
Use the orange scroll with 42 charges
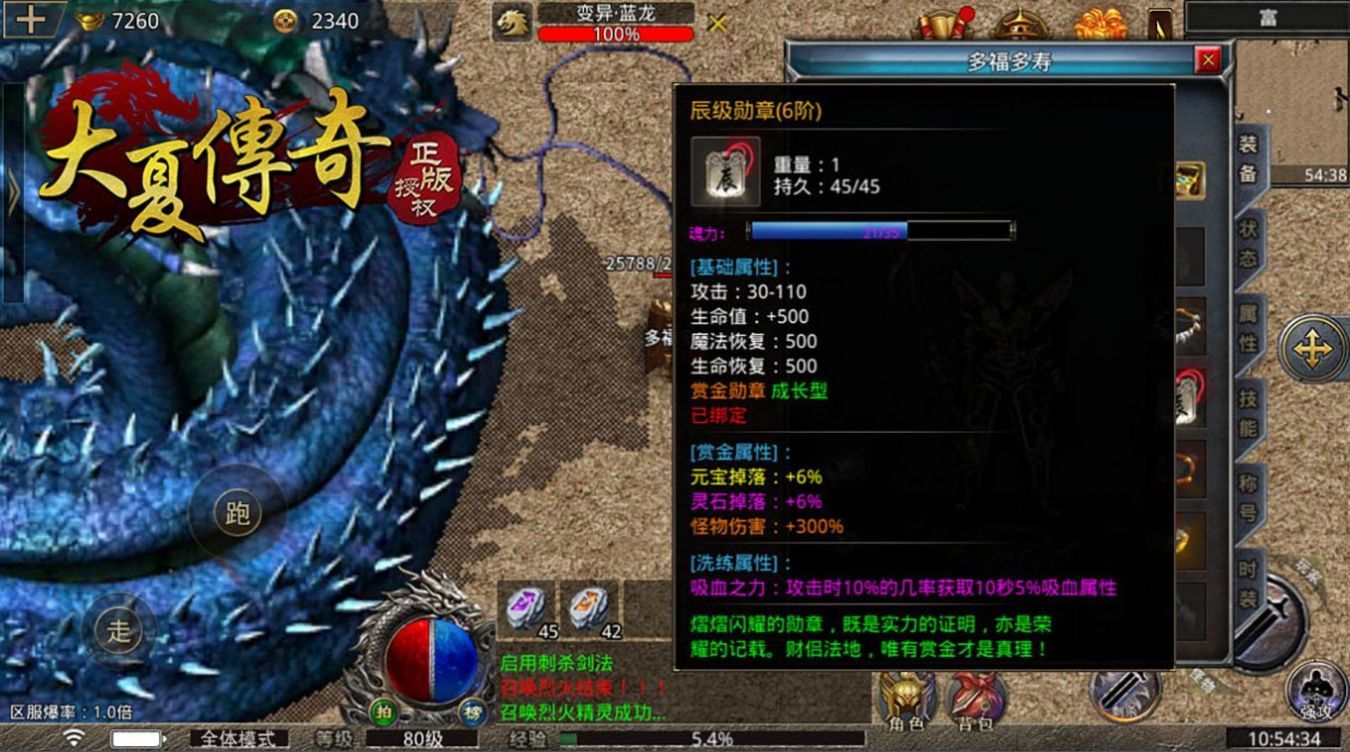click(589, 608)
